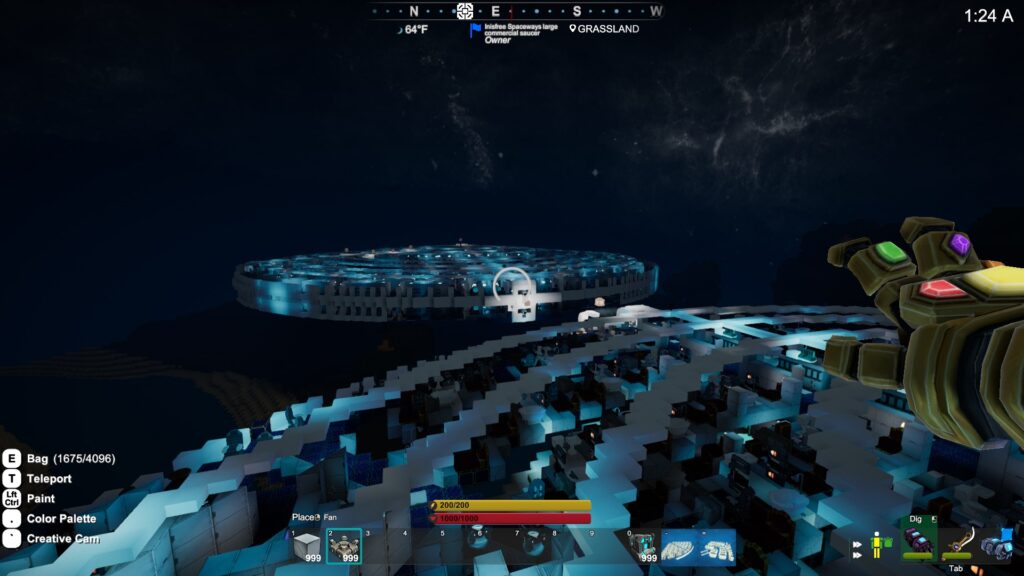
Task: Select the curved blueprint hotbar slot
Action: pos(680,546)
